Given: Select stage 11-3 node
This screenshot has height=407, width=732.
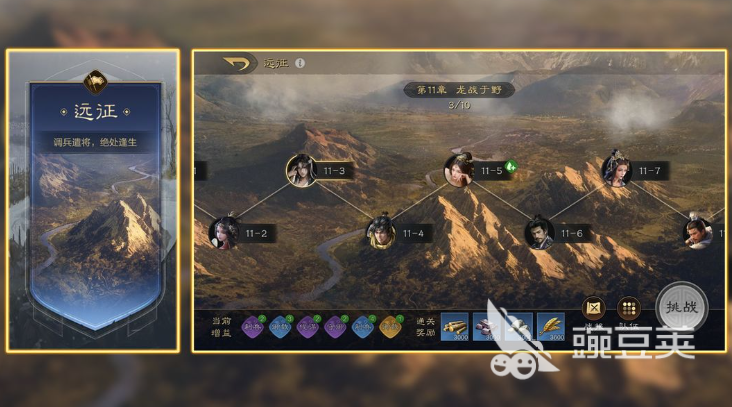Looking at the screenshot, I should click(x=301, y=170).
